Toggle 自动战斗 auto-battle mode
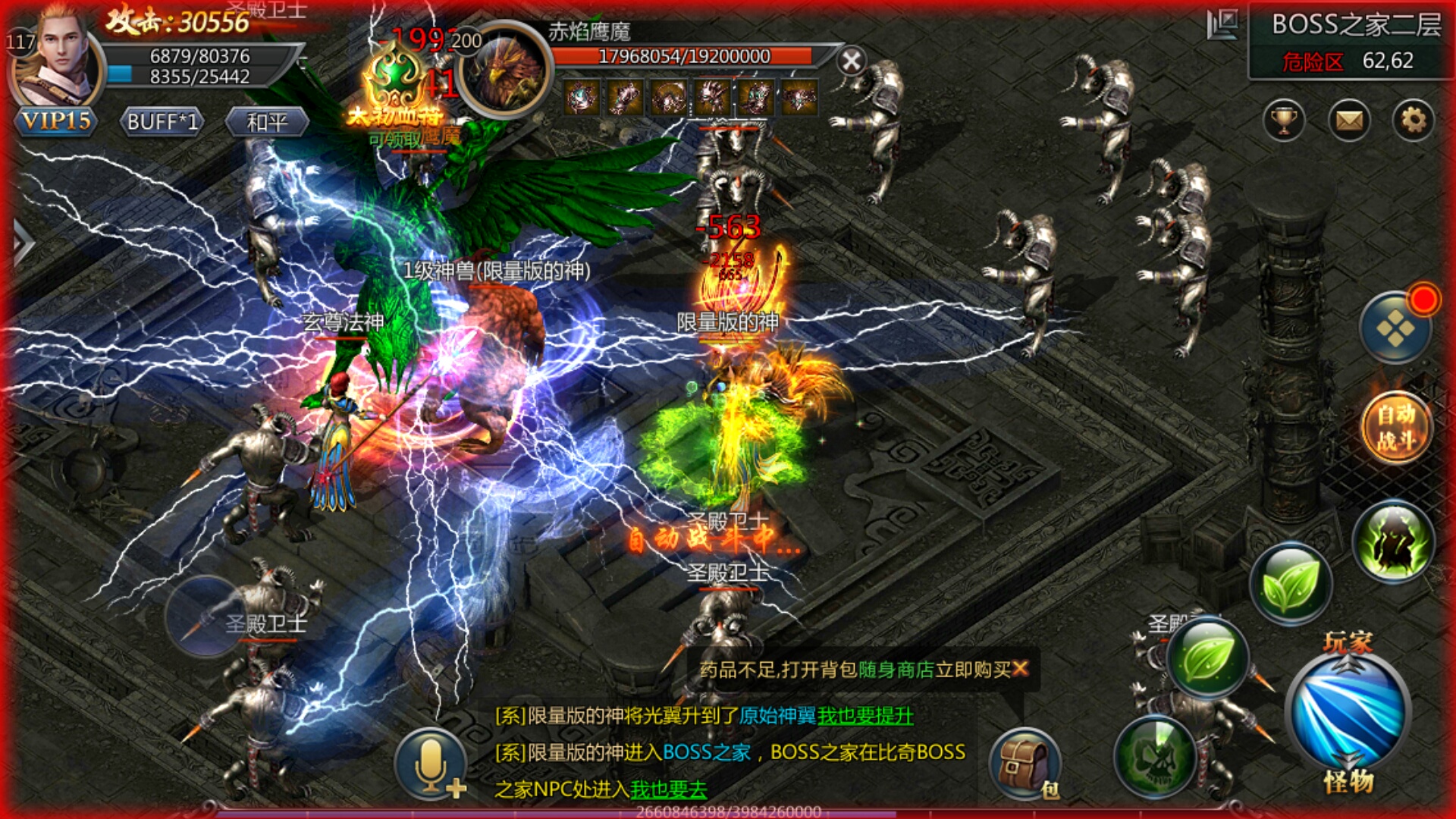1456x819 pixels. tap(1395, 427)
